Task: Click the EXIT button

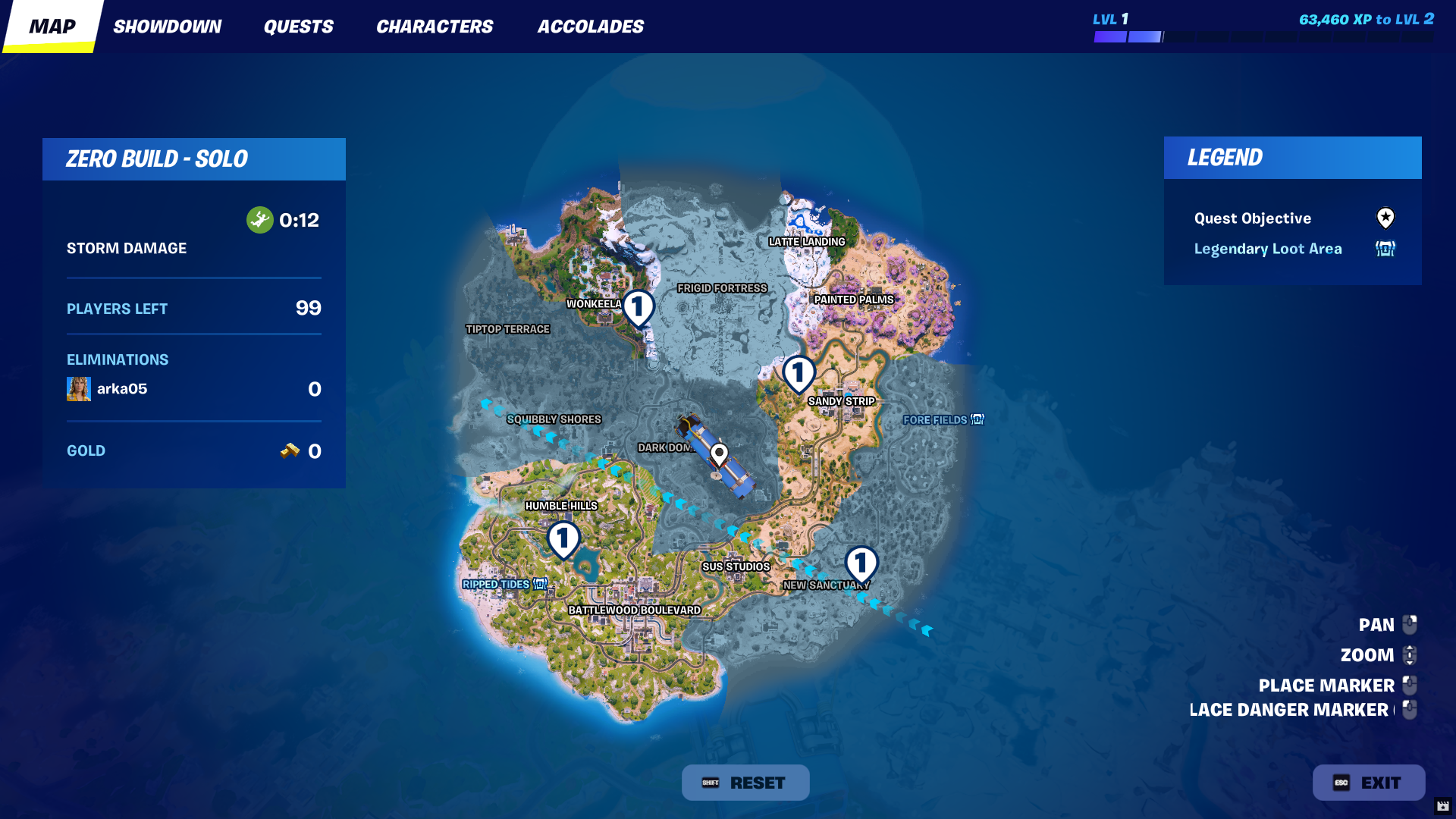Action: point(1368,782)
